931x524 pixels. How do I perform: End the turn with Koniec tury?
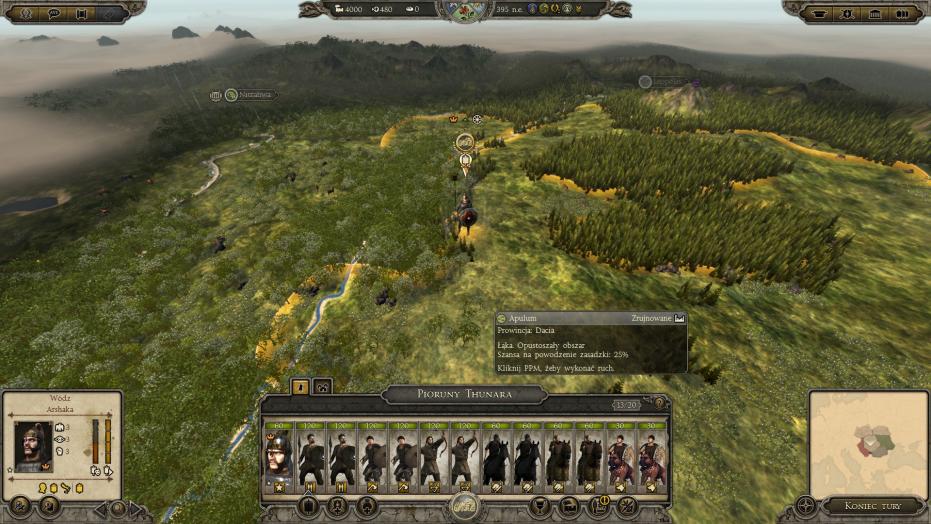(x=872, y=504)
